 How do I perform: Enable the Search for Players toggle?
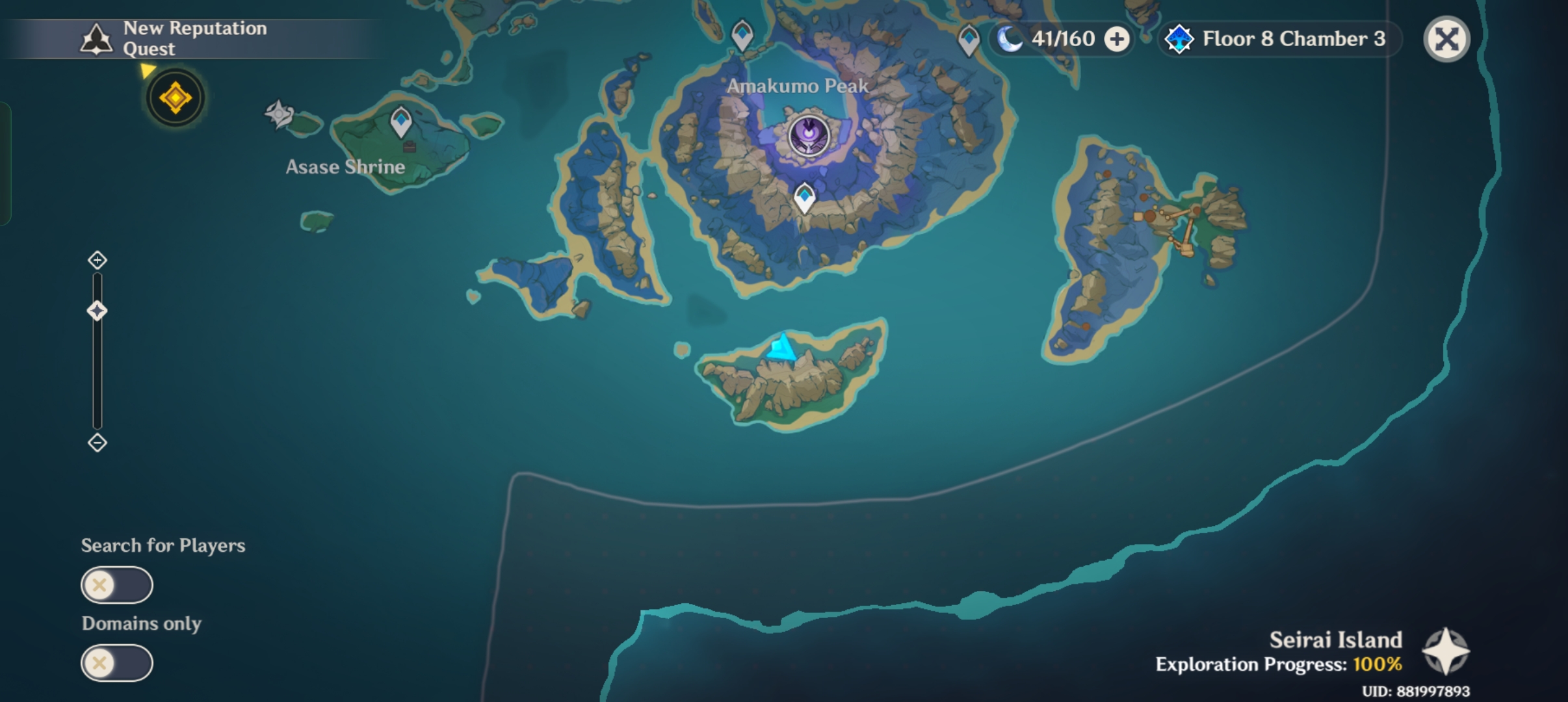(x=116, y=584)
